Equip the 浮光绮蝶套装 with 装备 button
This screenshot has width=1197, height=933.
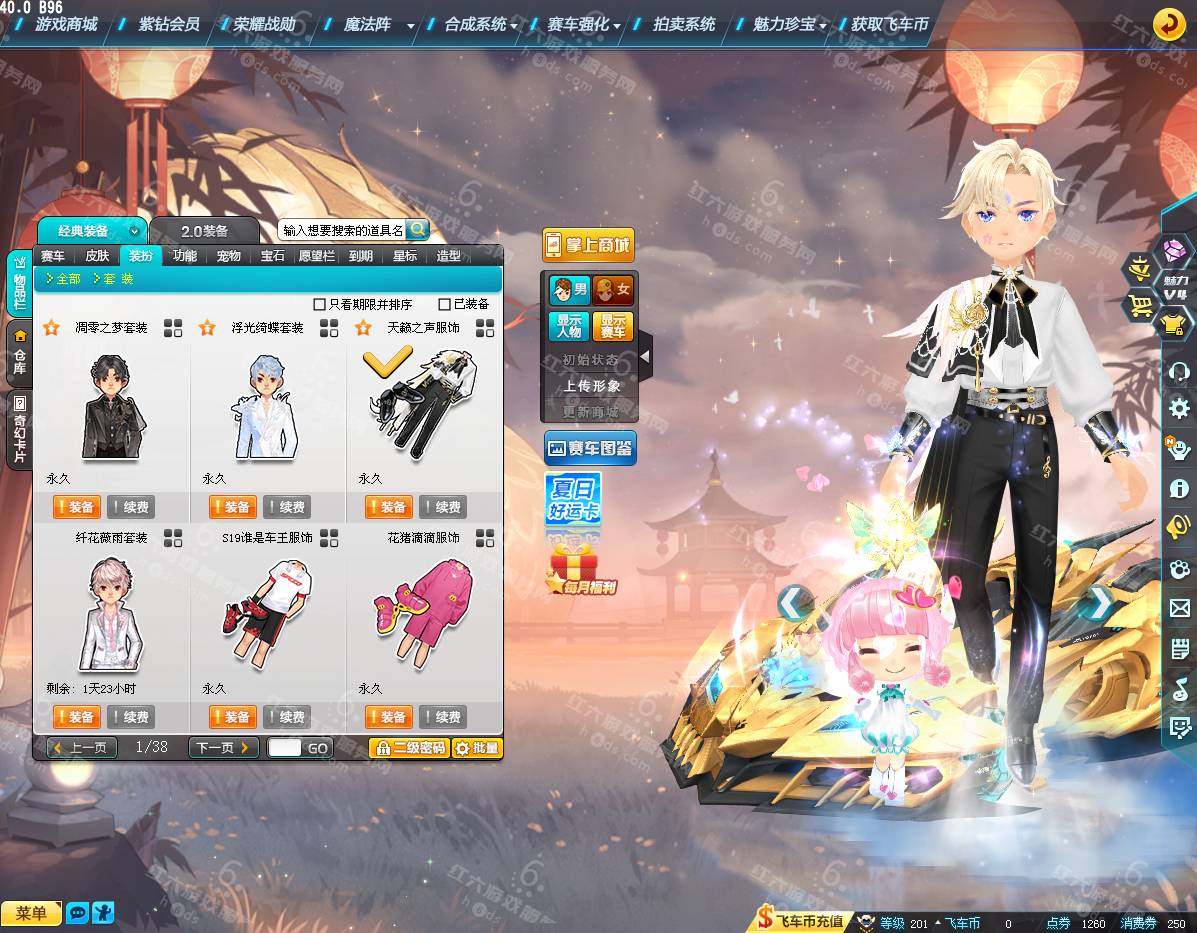pyautogui.click(x=232, y=507)
